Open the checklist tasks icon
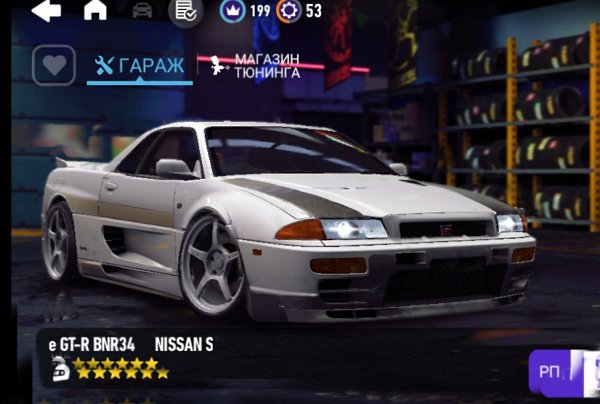 [184, 11]
